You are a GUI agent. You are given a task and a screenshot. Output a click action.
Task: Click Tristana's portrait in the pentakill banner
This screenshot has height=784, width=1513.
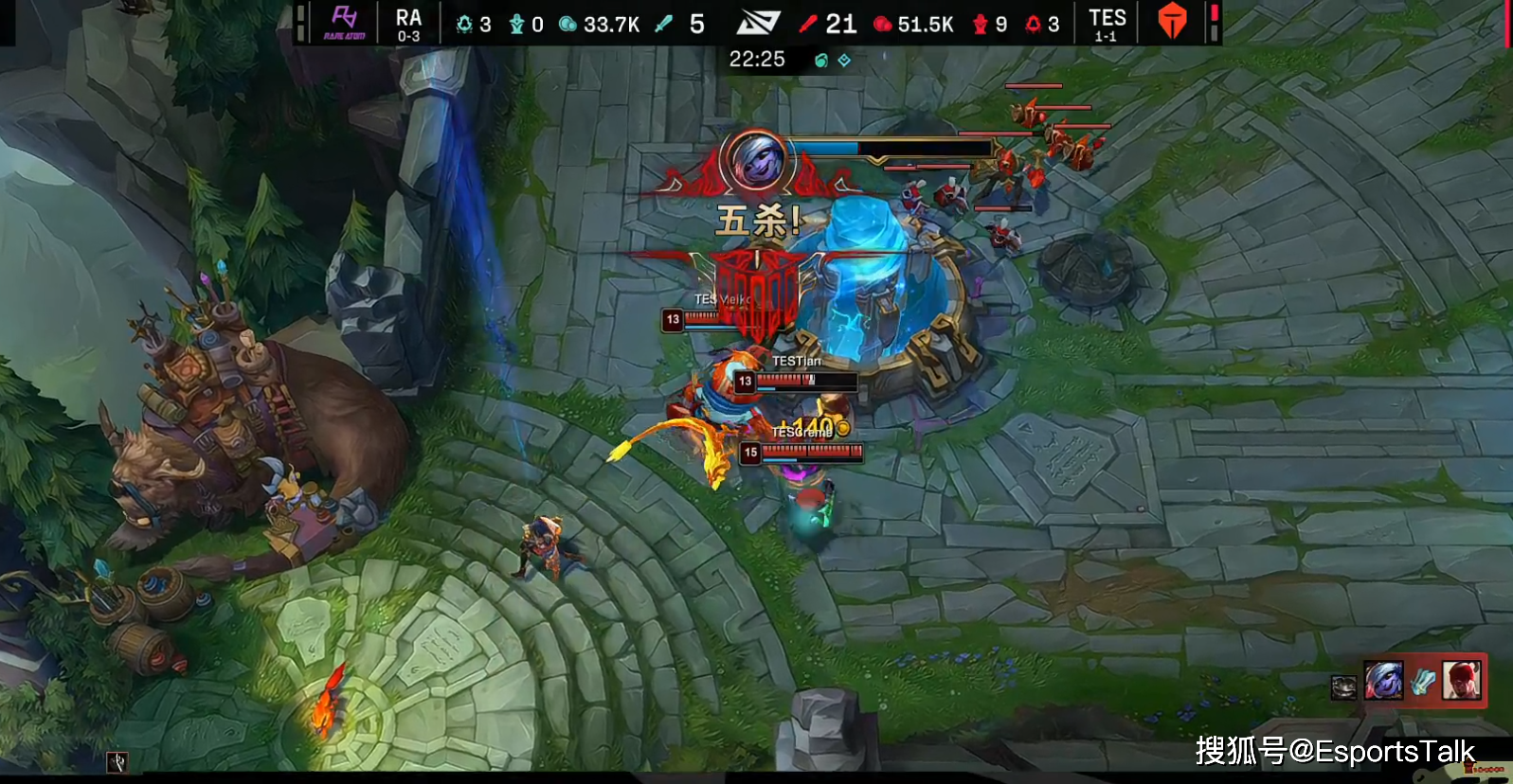(755, 160)
